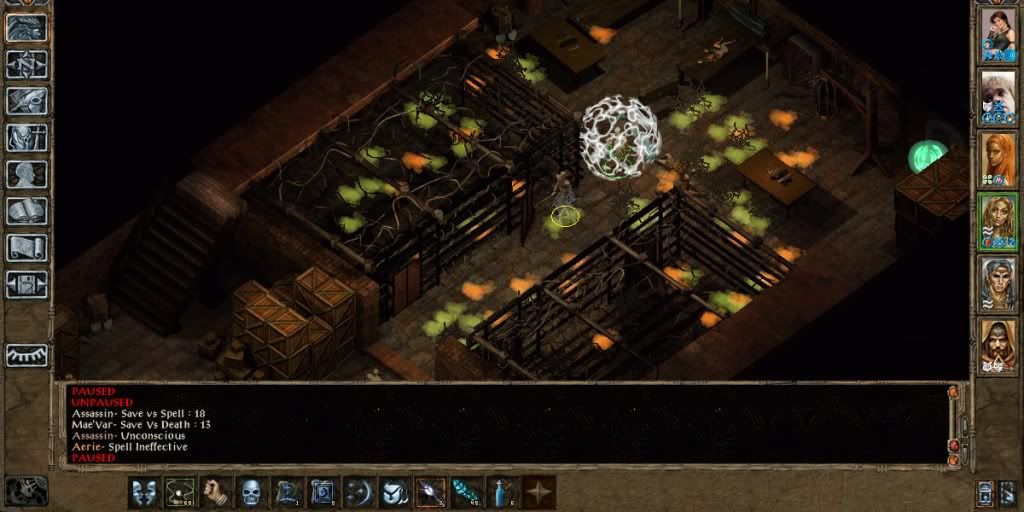Screen dimensions: 1024x512
Task: Open the area map with the compass button
Action: tap(26, 65)
